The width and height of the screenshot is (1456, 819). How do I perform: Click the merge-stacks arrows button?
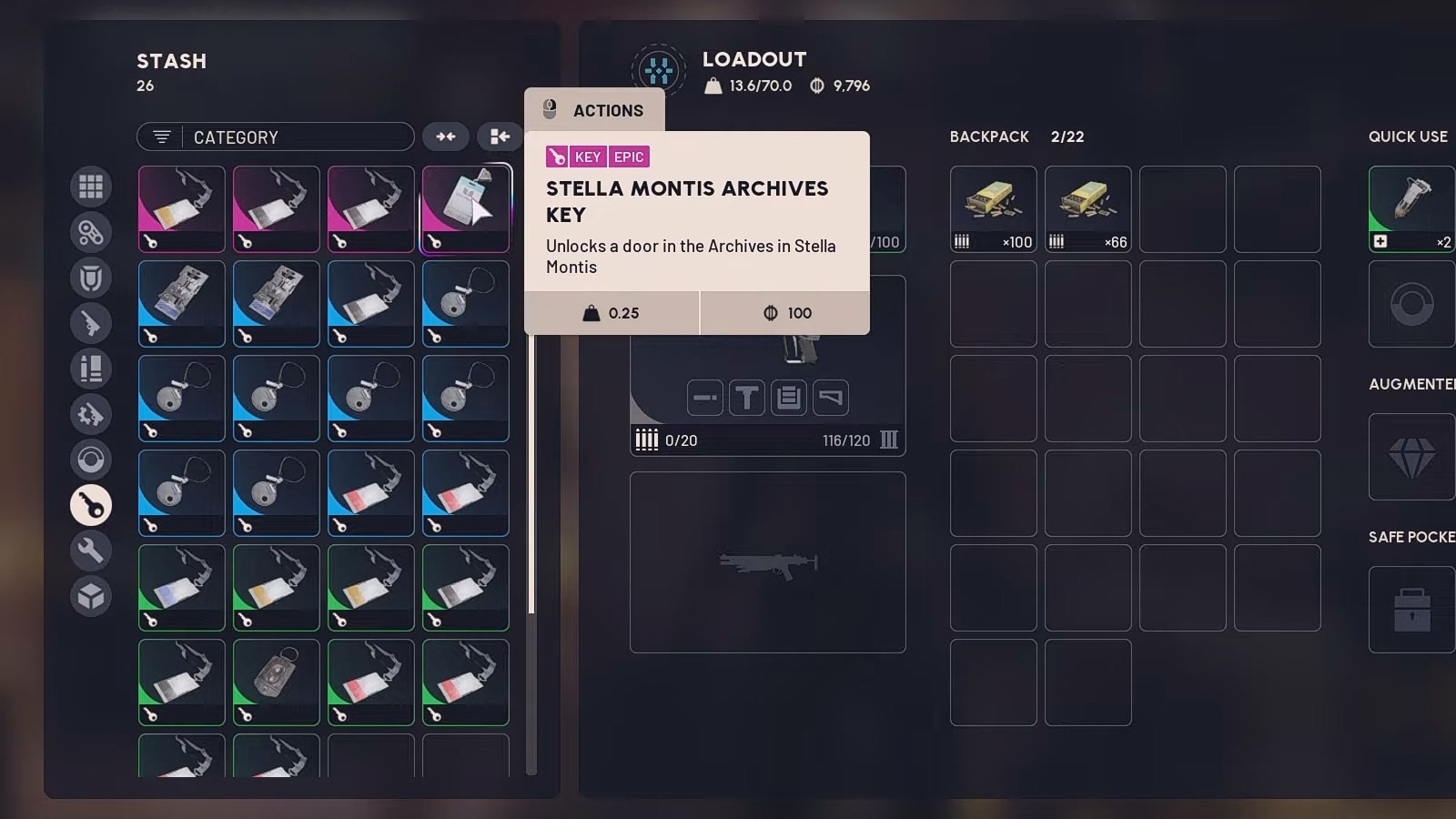[x=446, y=136]
